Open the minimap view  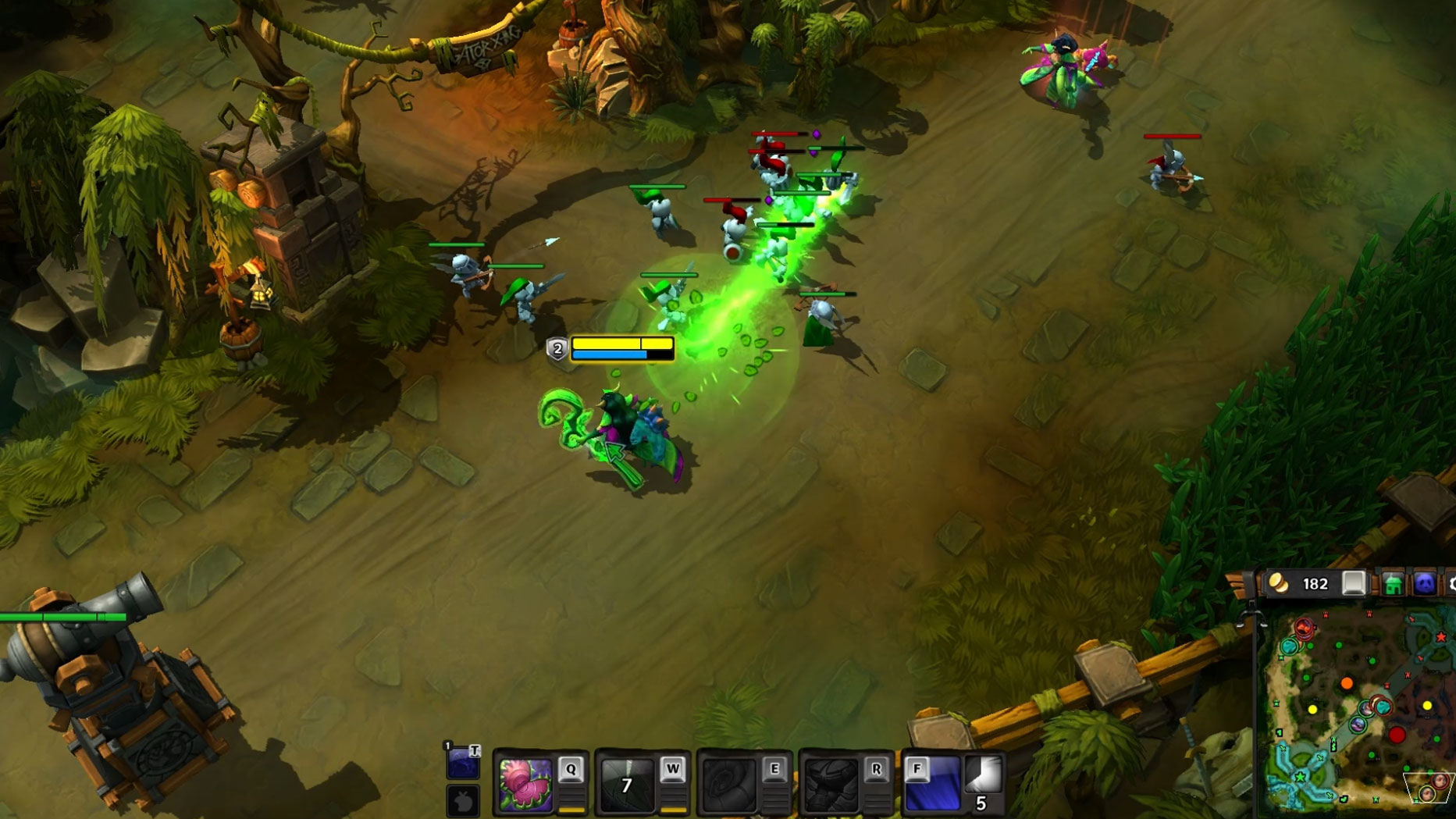[x=1357, y=709]
